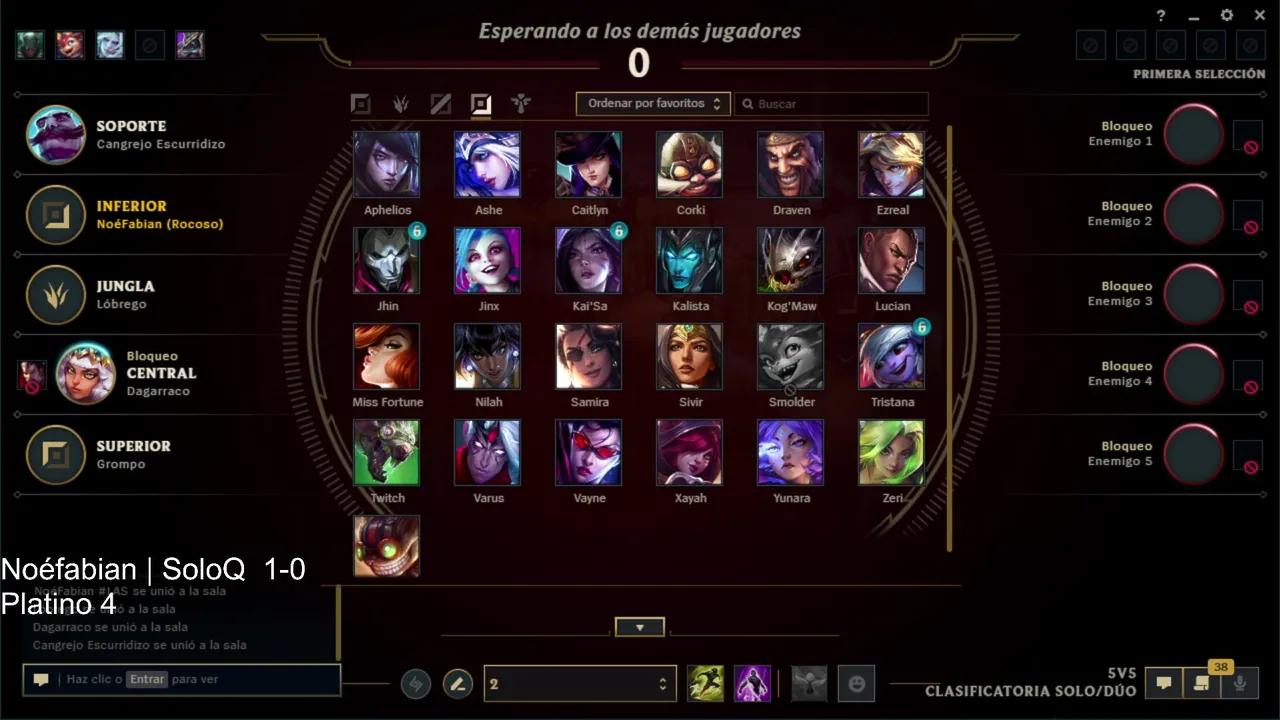Click the downward arrow below the champion grid
This screenshot has width=1280, height=720.
639,627
